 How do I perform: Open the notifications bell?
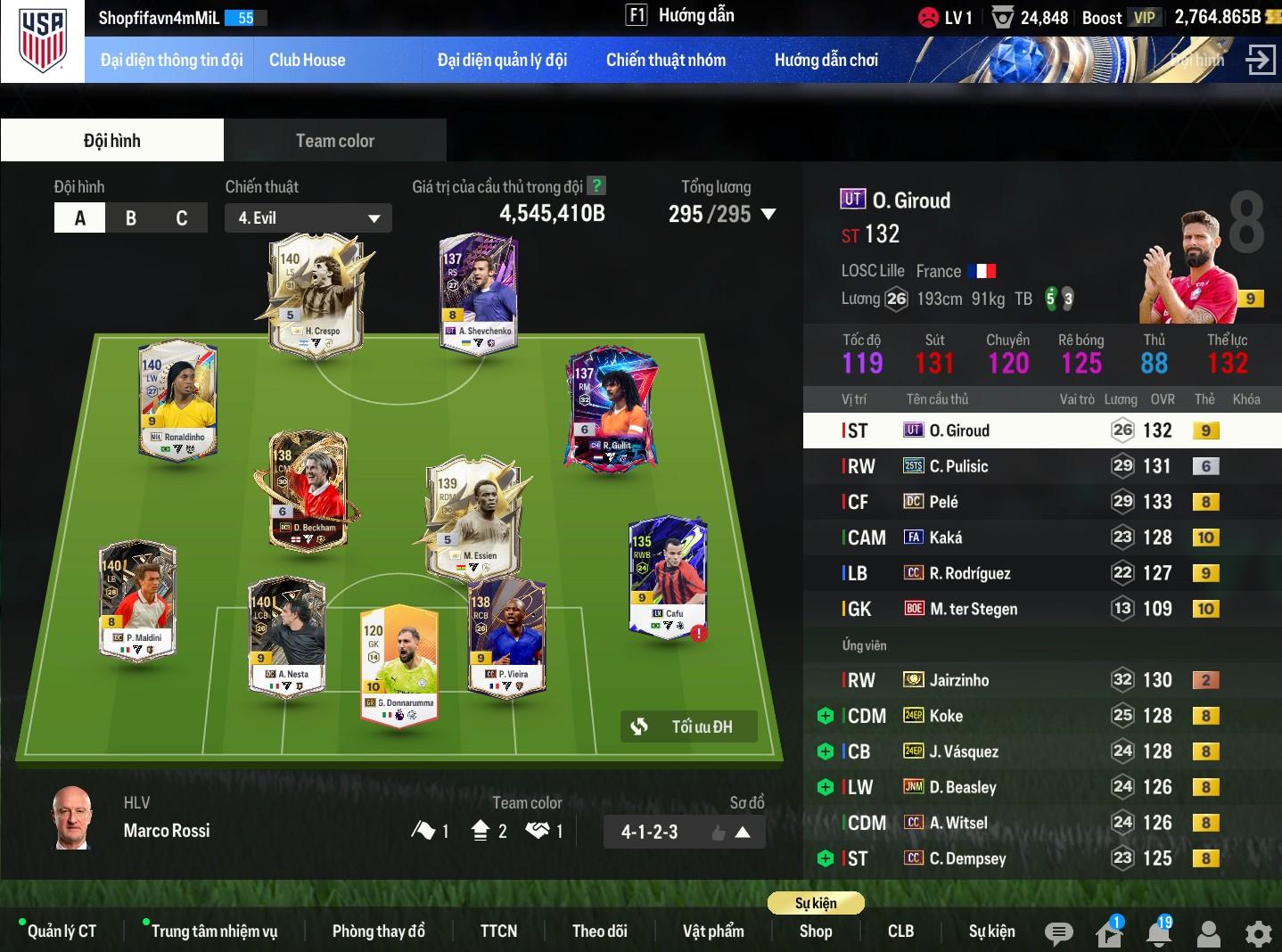coord(1159,933)
